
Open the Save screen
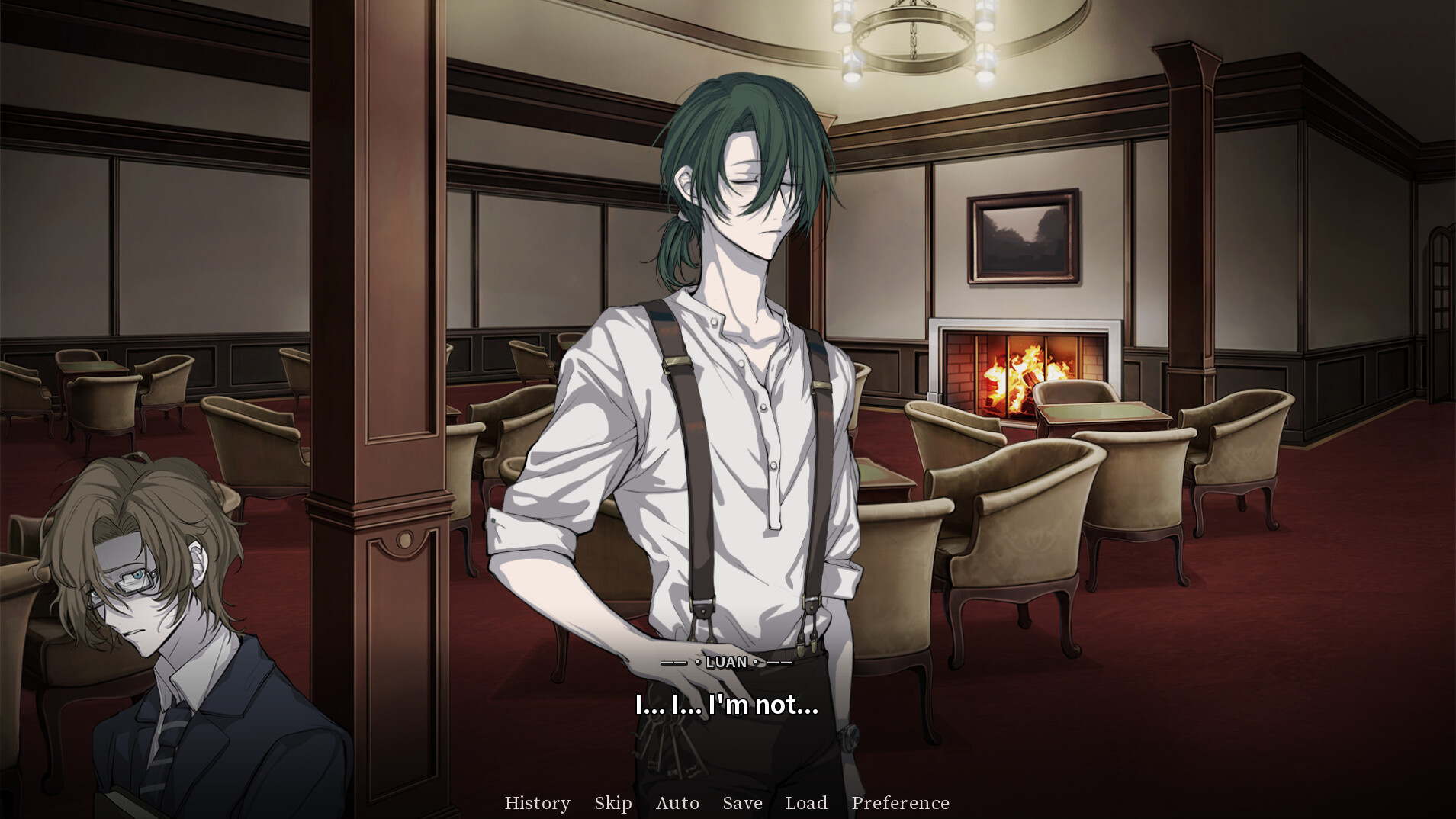(741, 802)
